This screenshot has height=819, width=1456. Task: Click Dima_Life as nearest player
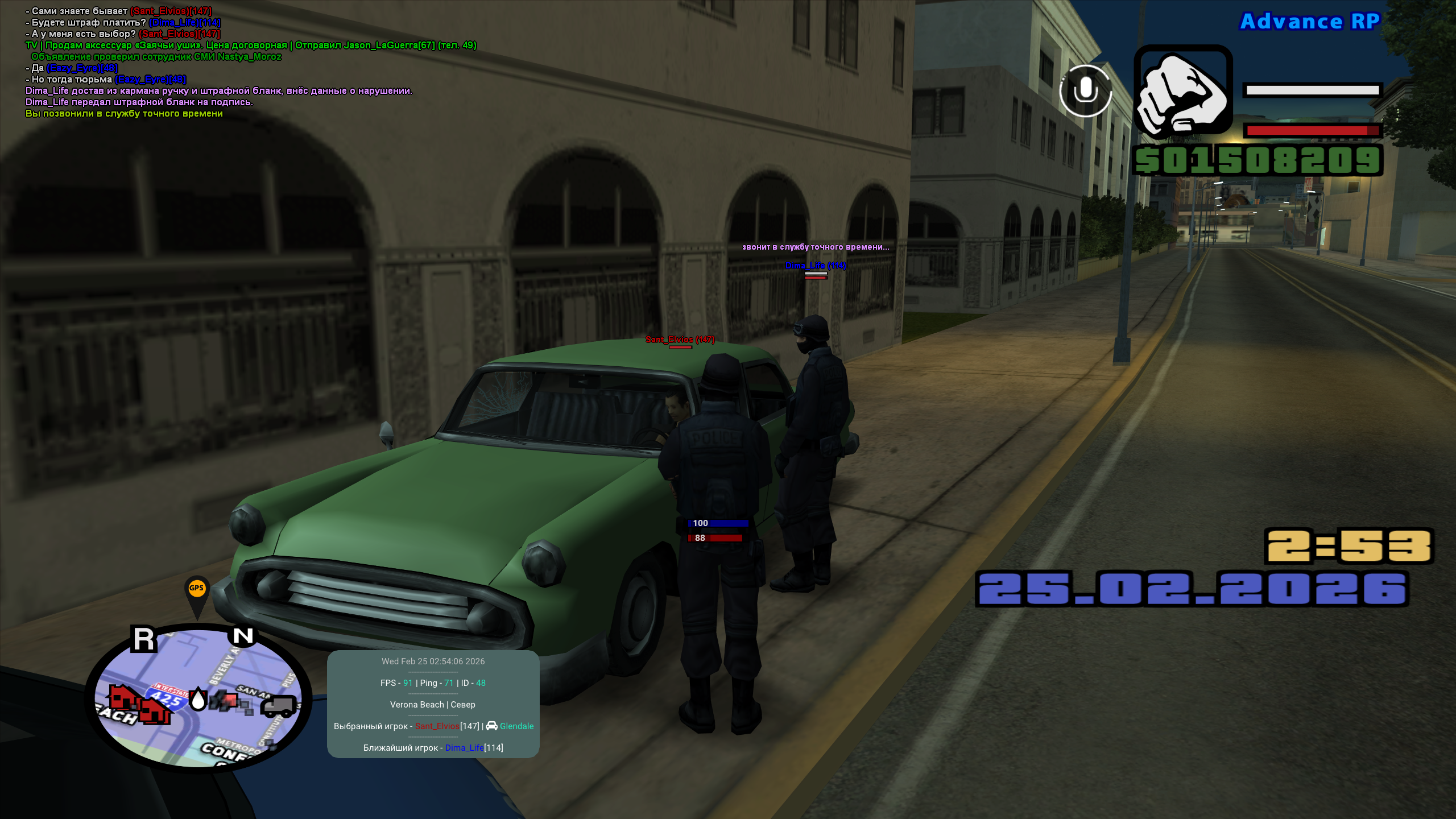click(x=464, y=748)
